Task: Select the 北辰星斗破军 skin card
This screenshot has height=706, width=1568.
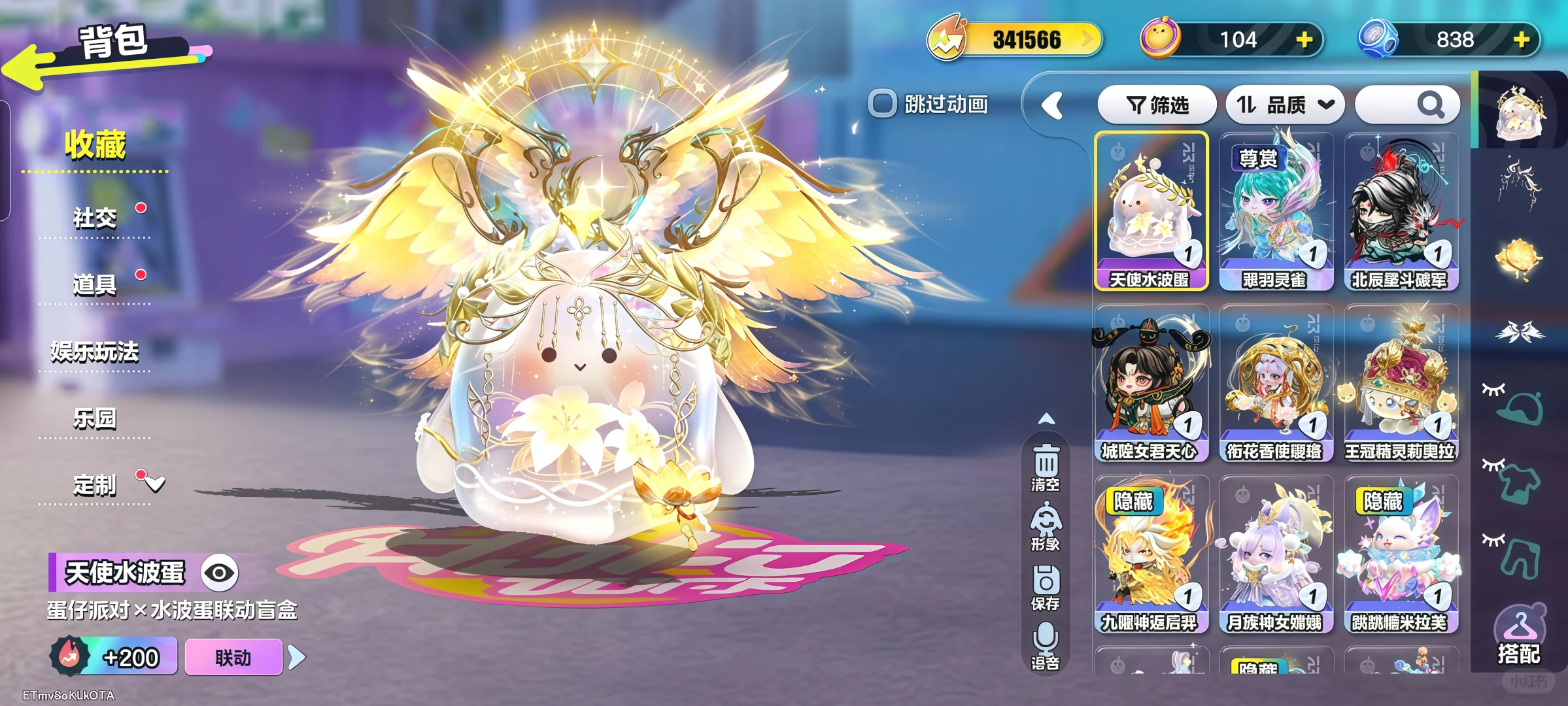Action: [x=1401, y=210]
